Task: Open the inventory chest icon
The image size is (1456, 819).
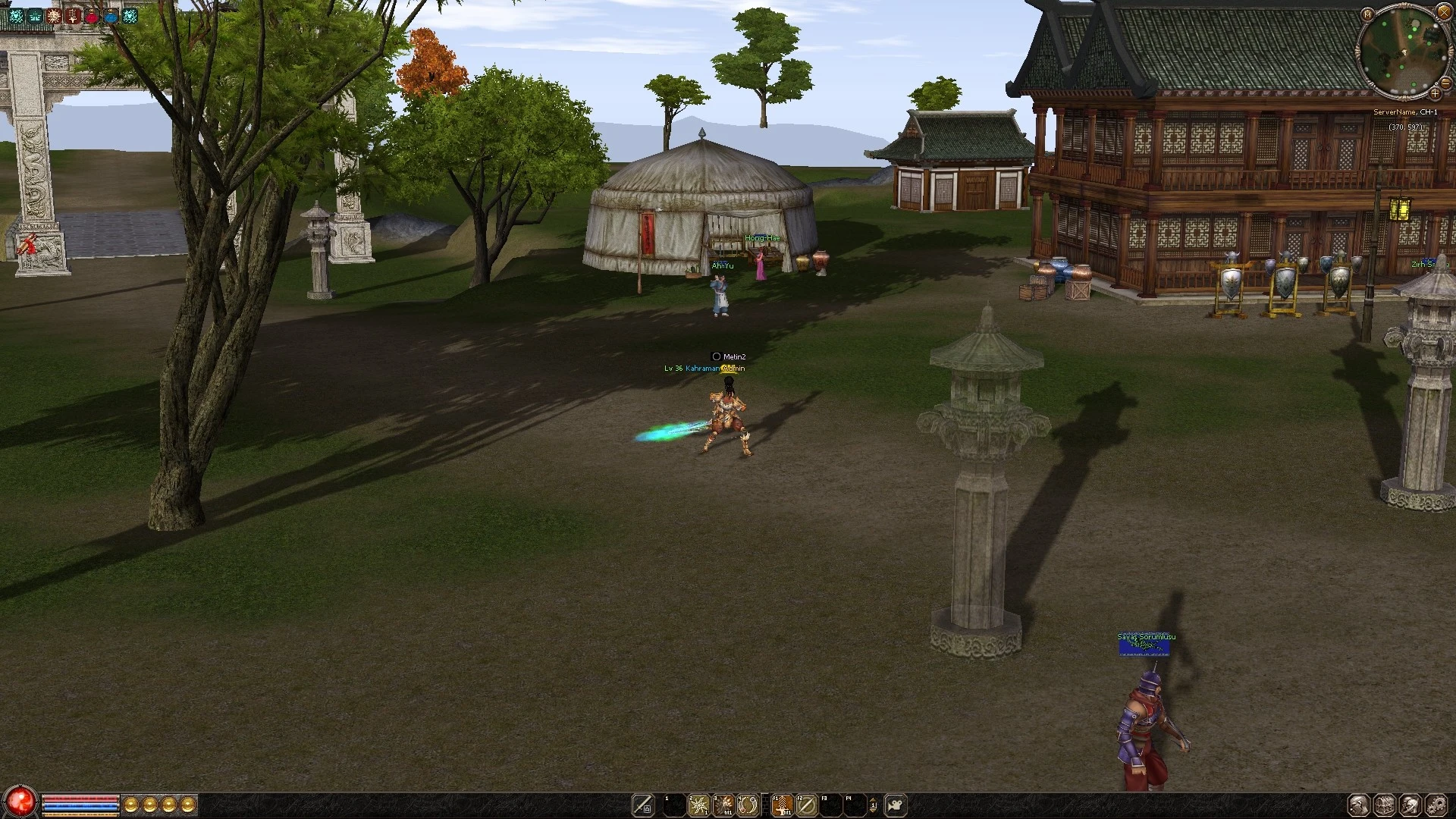Action: tap(1385, 805)
